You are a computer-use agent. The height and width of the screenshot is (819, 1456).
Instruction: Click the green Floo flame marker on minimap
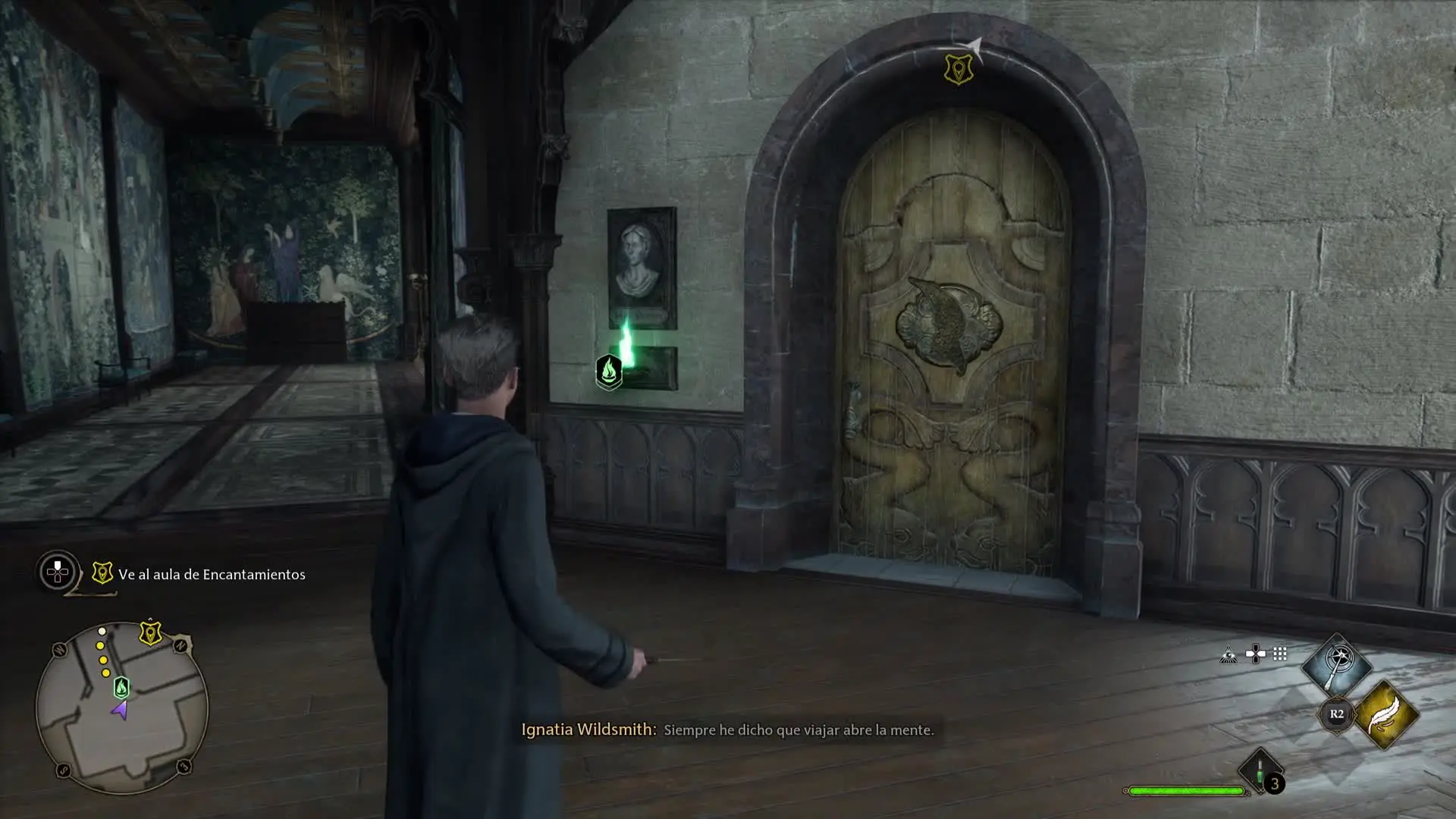coord(121,688)
